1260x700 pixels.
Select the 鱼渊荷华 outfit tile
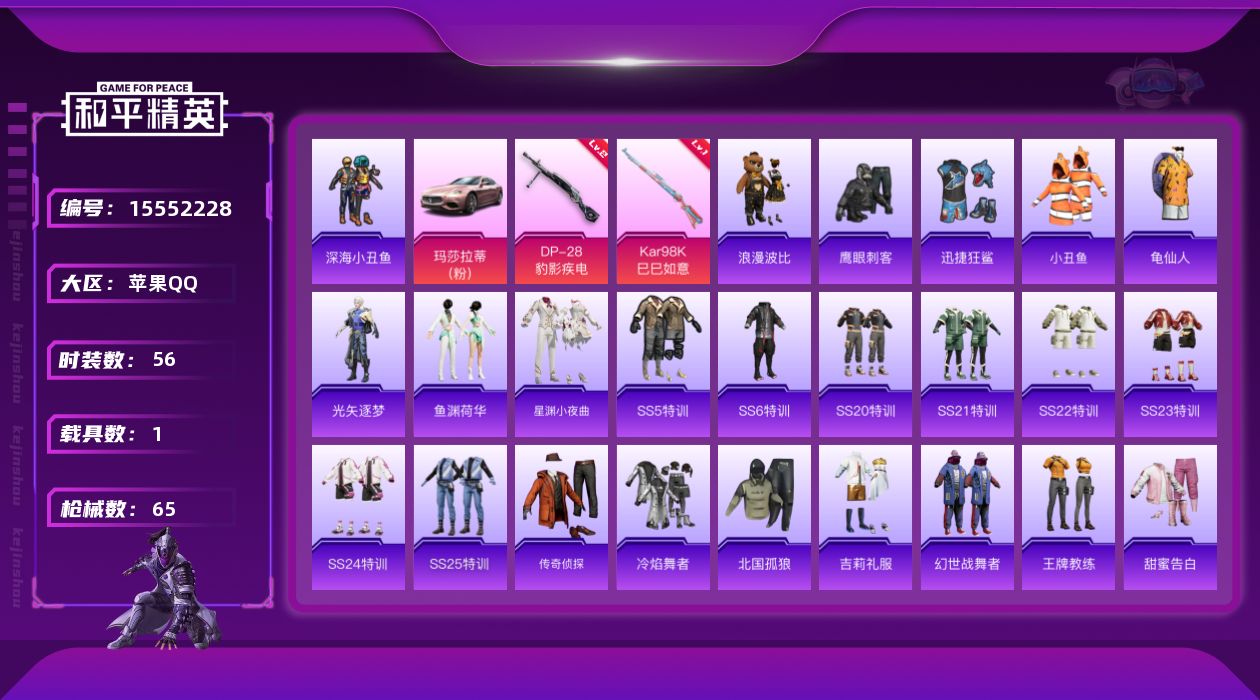(x=460, y=364)
